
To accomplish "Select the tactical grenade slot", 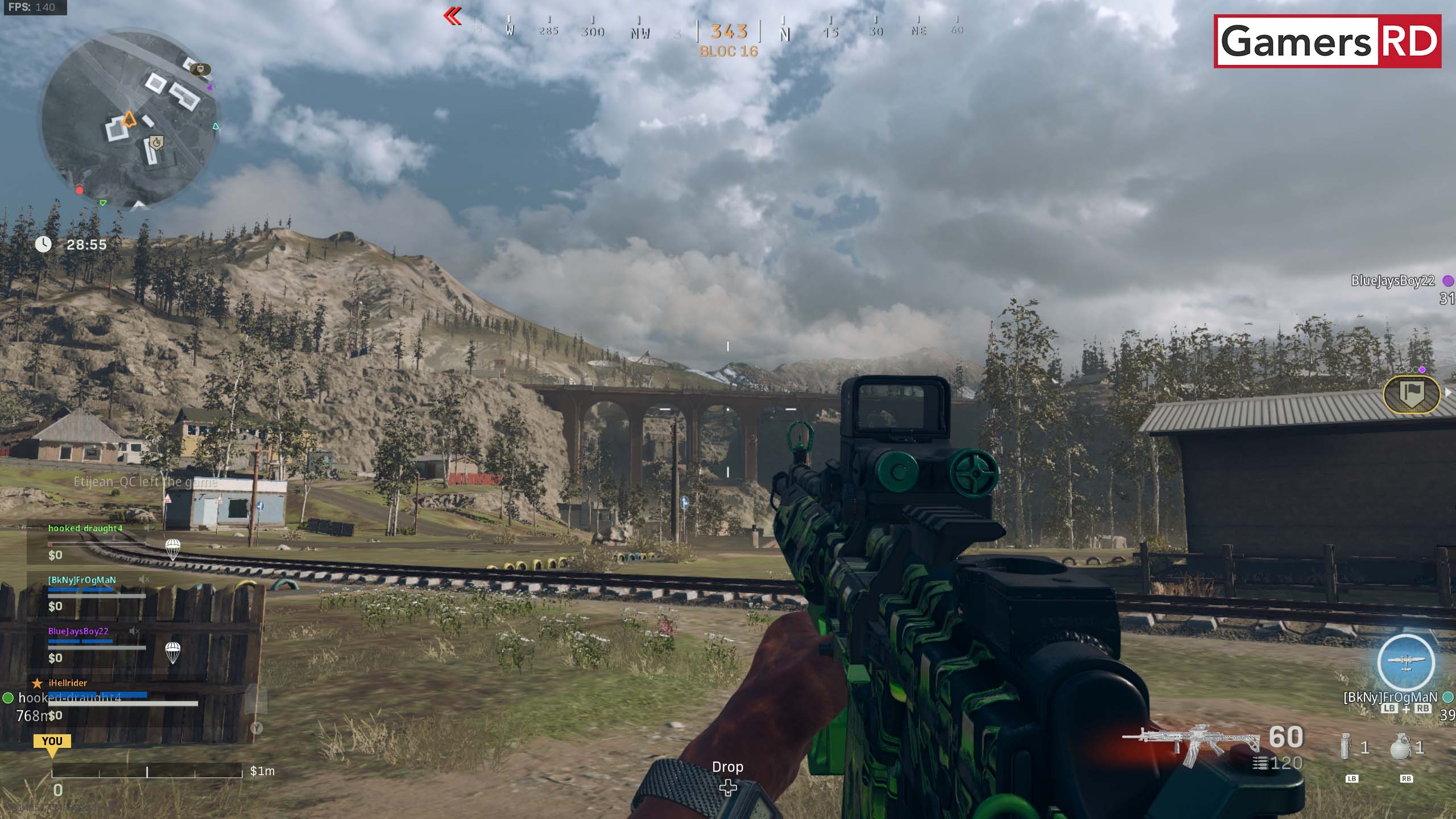I will (1346, 746).
